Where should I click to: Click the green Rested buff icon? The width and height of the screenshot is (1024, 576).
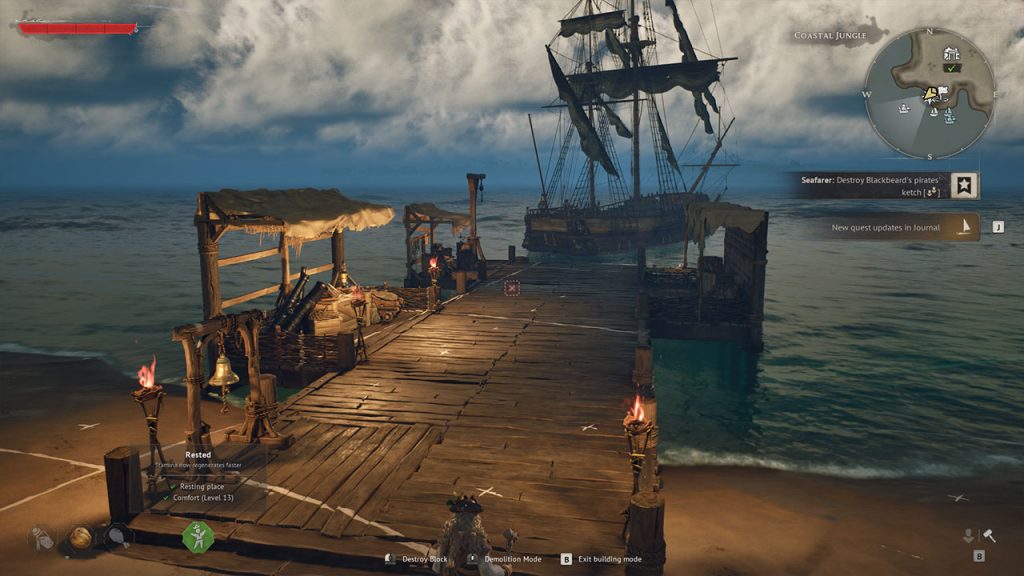click(197, 536)
